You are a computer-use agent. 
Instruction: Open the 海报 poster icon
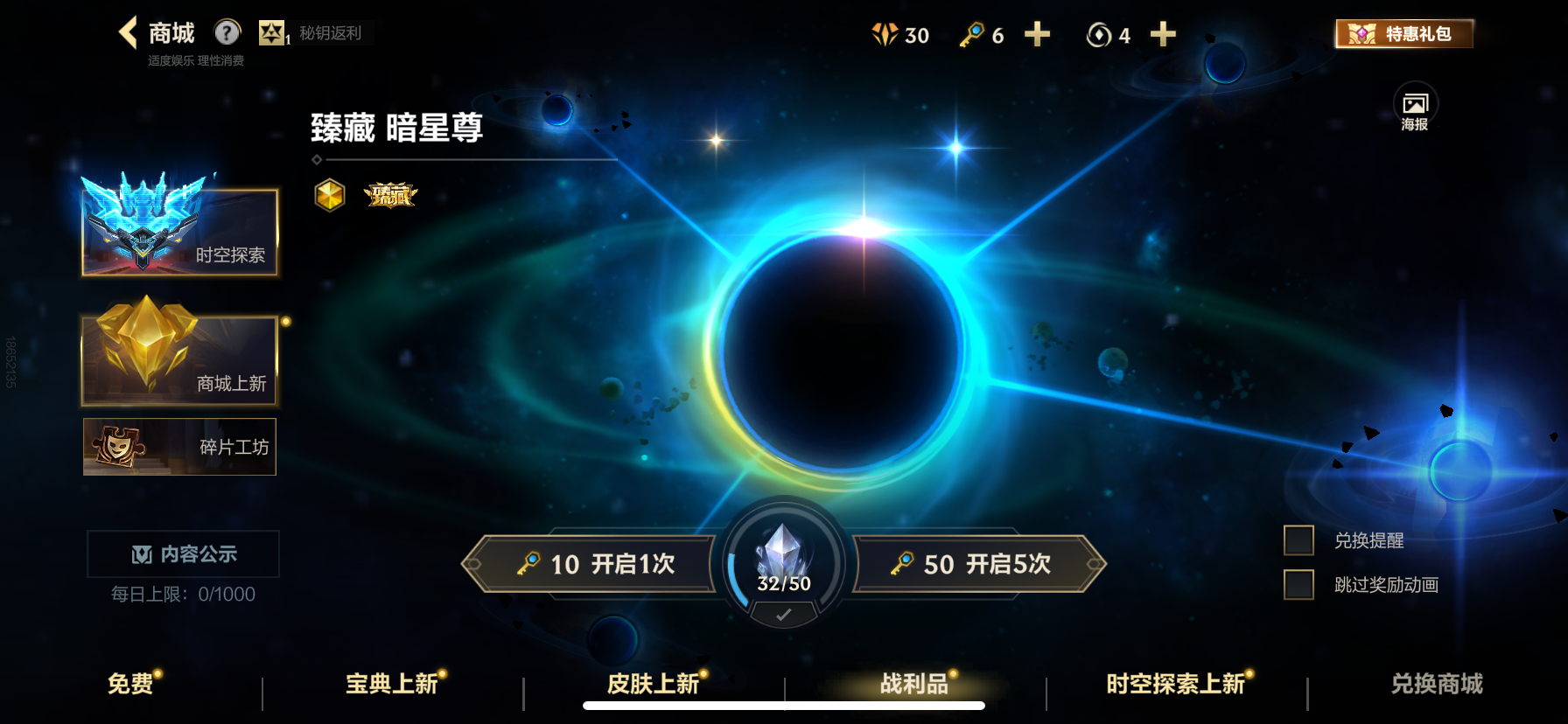[x=1417, y=102]
